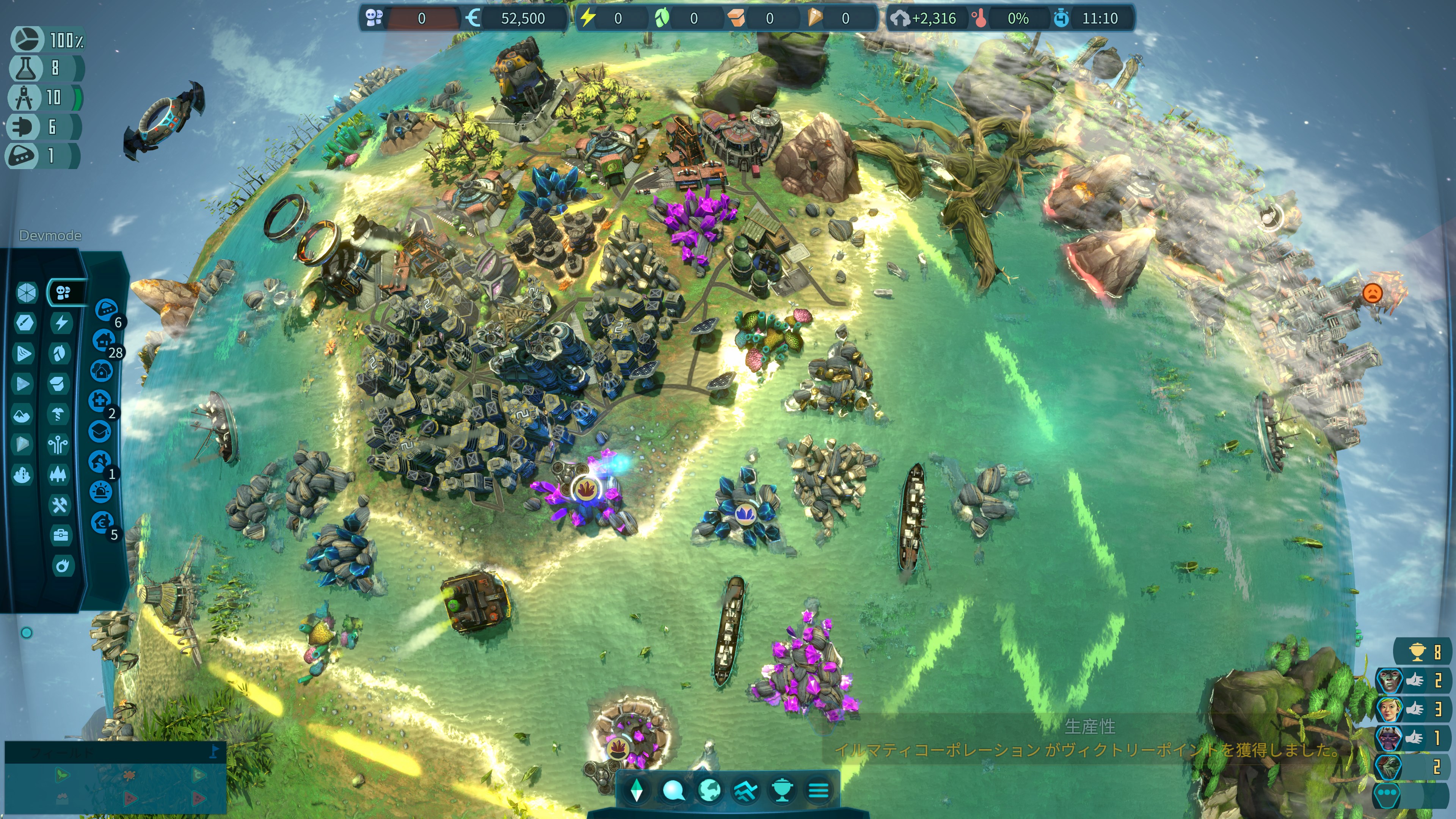The image size is (1456, 819).
Task: Open the speech bubble chat button
Action: 673,790
